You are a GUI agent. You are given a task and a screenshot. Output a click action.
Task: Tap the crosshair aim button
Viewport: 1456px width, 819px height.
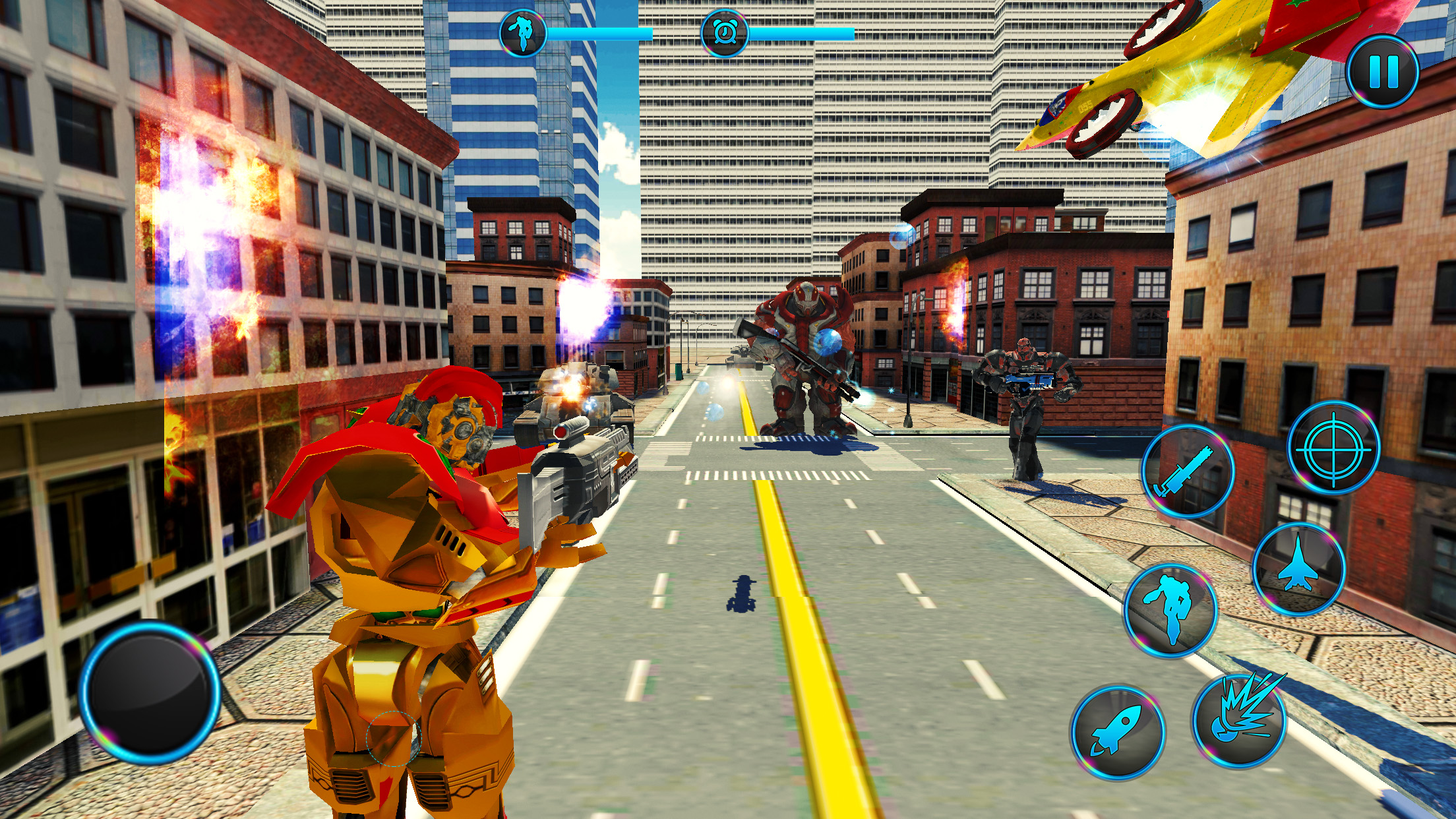(1333, 448)
